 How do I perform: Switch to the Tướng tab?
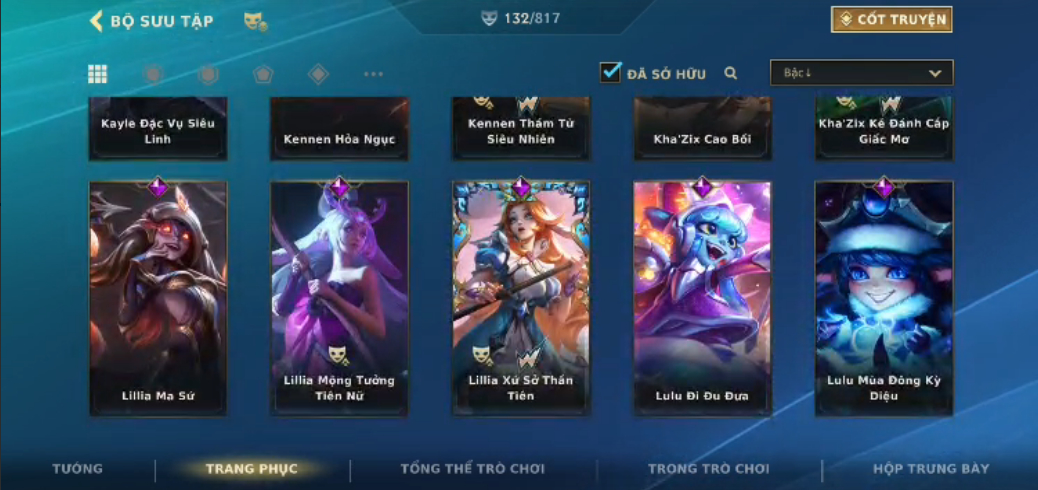77,469
